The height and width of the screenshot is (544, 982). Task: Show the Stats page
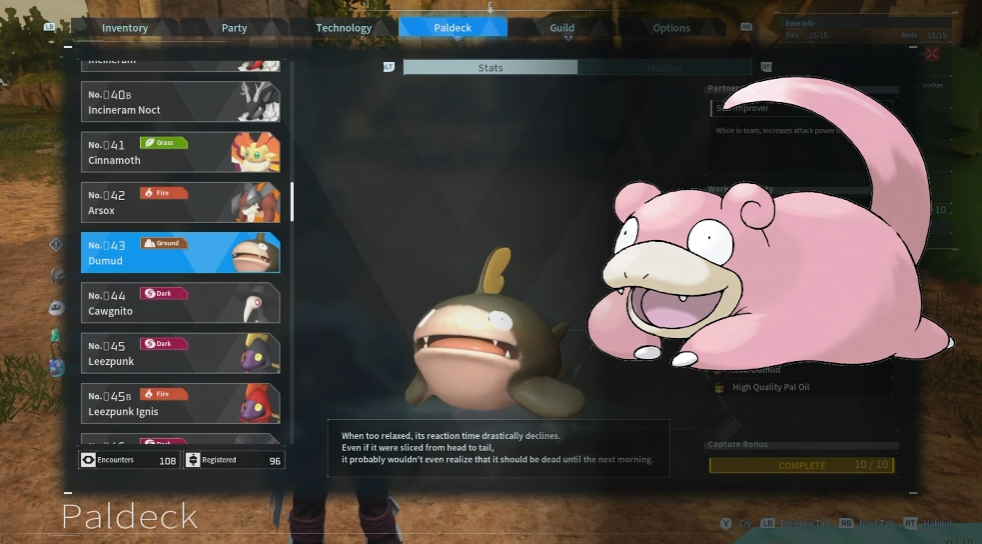point(490,67)
